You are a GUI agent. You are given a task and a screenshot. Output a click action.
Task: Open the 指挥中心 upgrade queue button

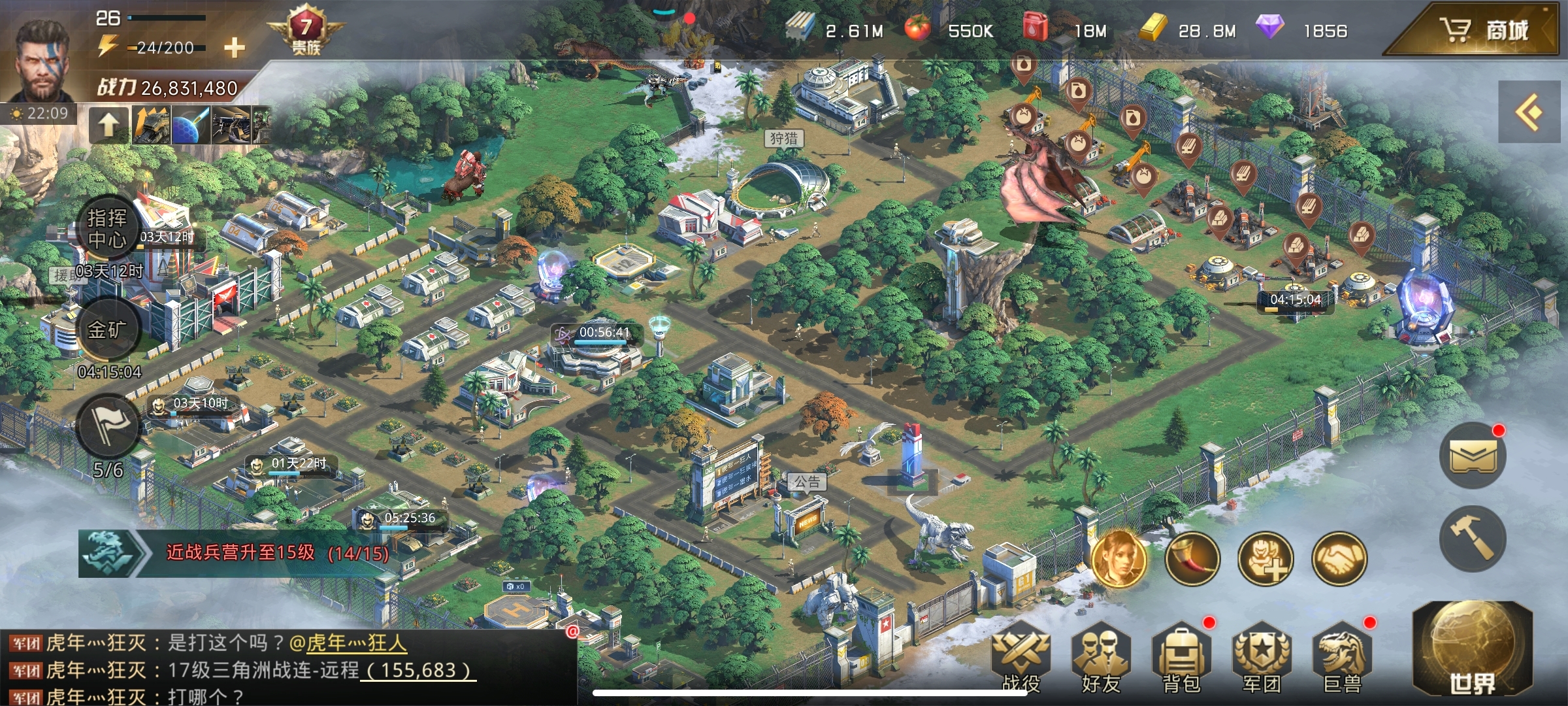tap(107, 228)
